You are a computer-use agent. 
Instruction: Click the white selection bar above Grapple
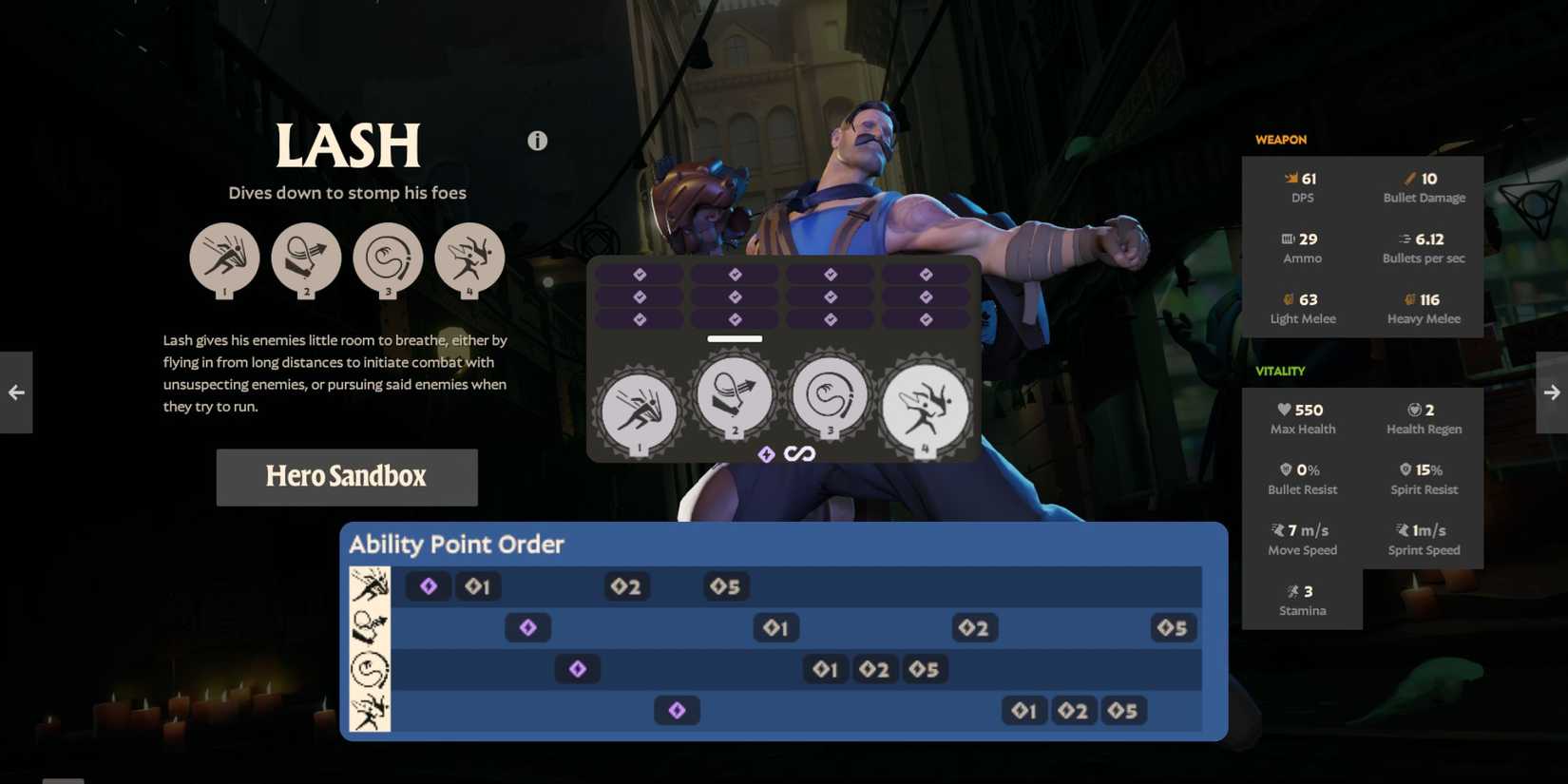click(734, 338)
